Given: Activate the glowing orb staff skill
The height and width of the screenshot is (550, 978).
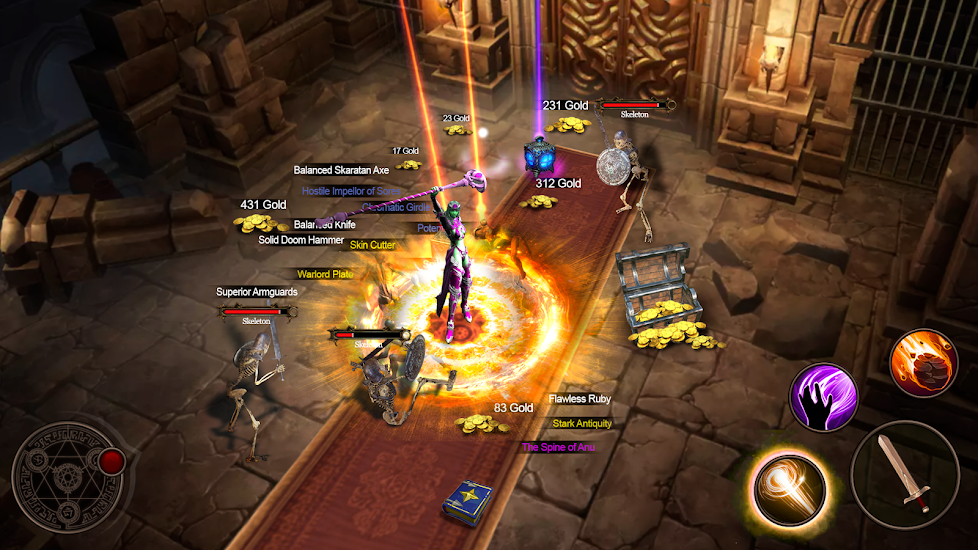Looking at the screenshot, I should (790, 487).
